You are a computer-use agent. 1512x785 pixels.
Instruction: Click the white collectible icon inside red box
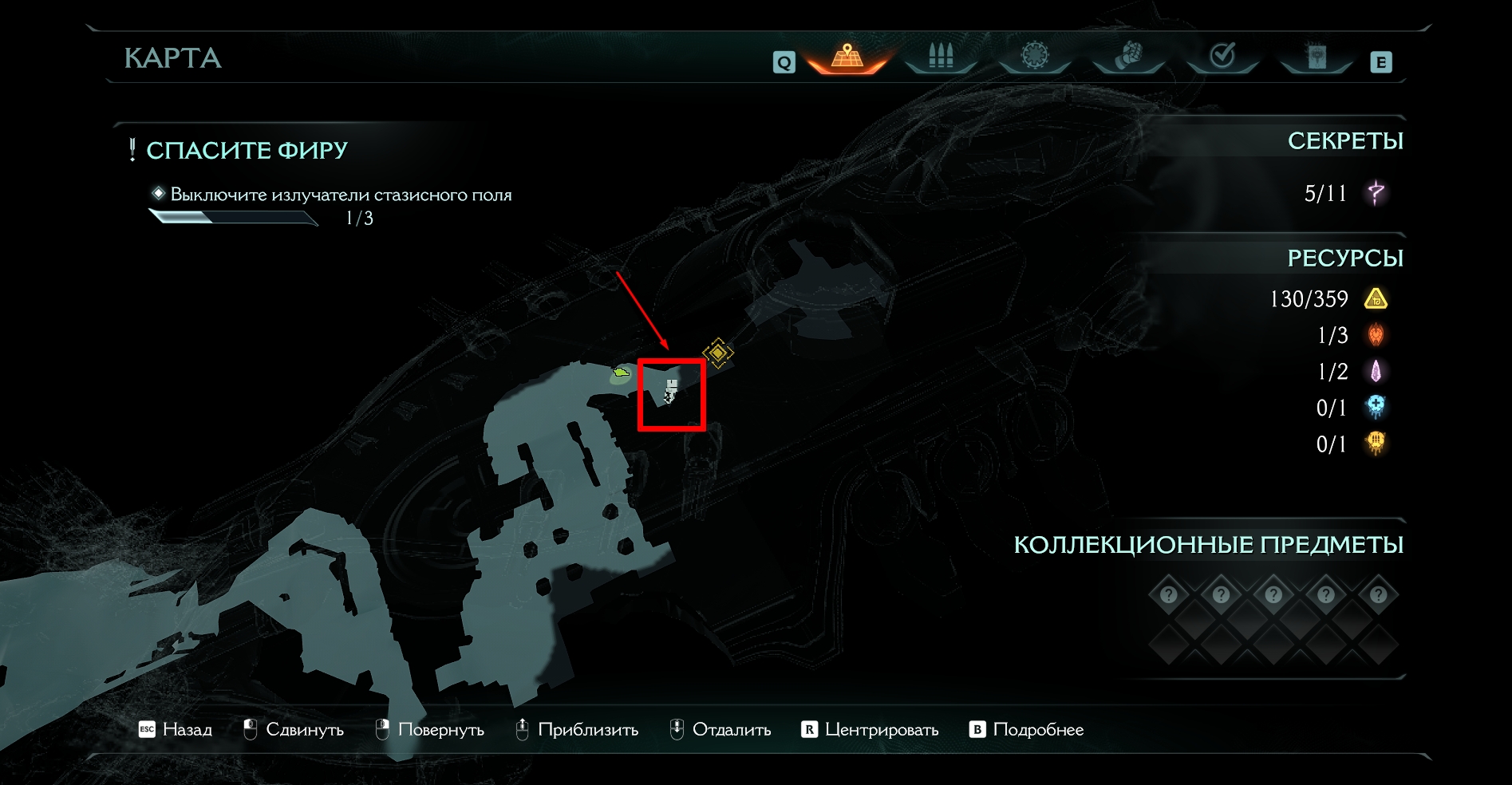[671, 391]
